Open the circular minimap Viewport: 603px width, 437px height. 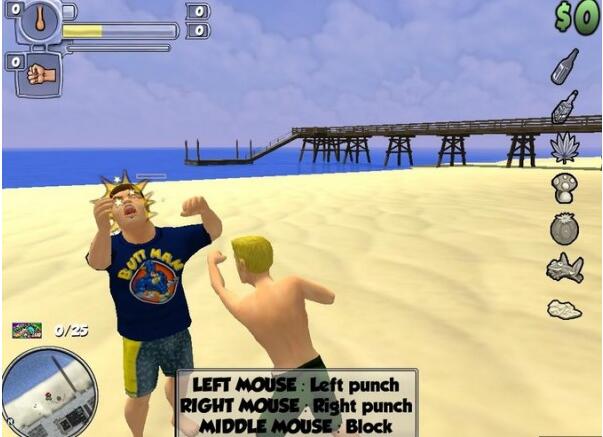coord(49,391)
